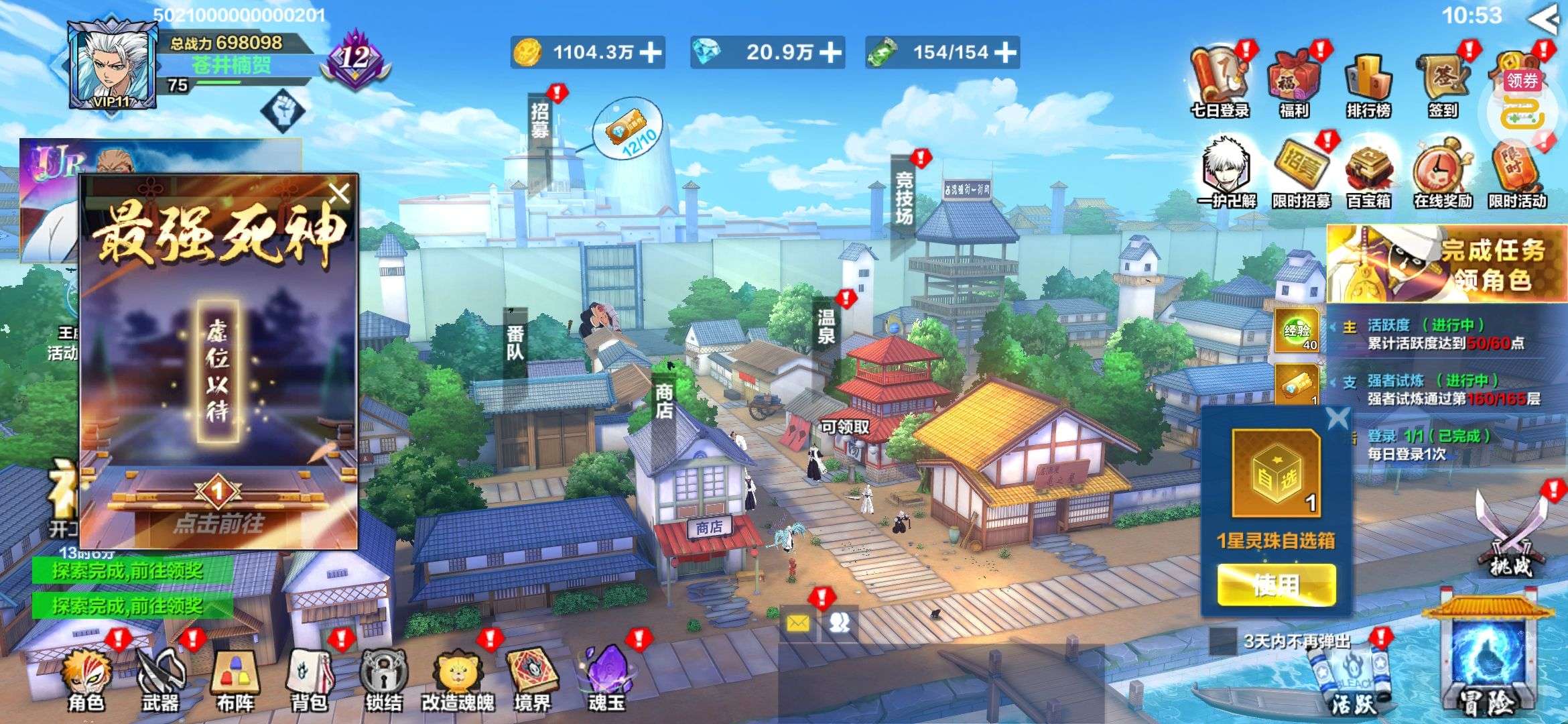Open the 布阵 formation menu

(235, 677)
